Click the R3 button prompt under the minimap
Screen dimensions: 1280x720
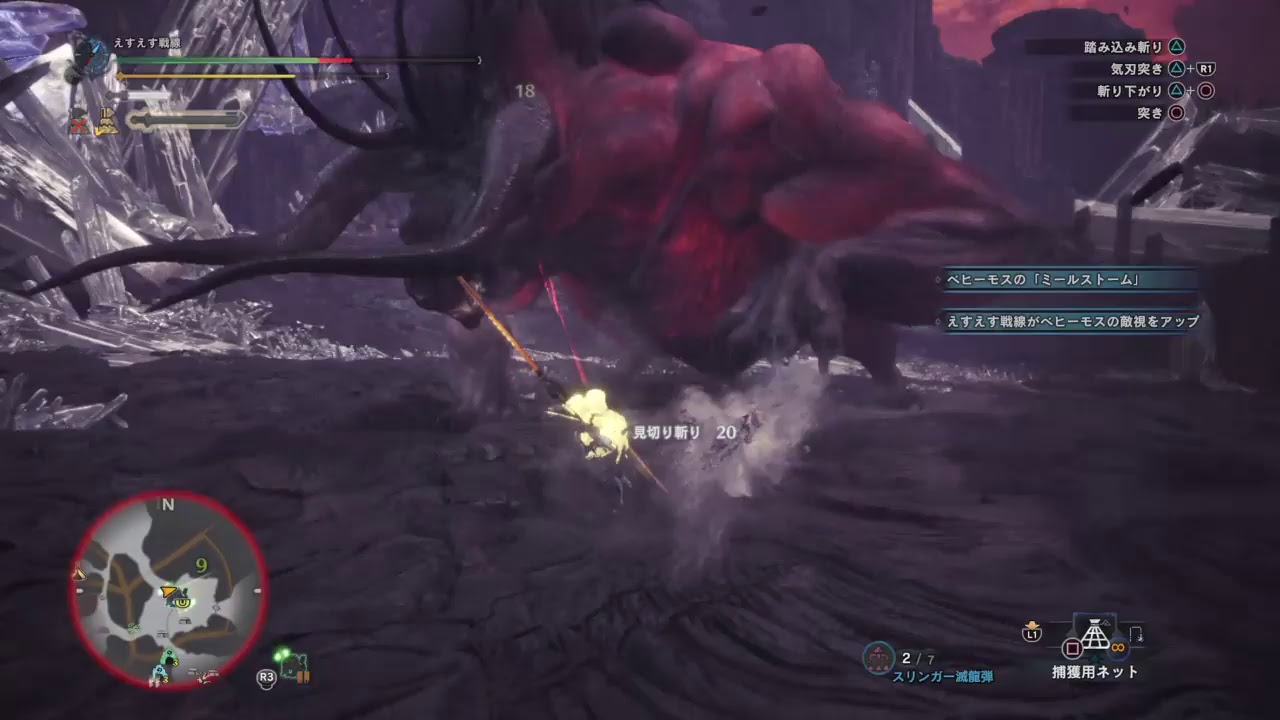click(x=265, y=677)
